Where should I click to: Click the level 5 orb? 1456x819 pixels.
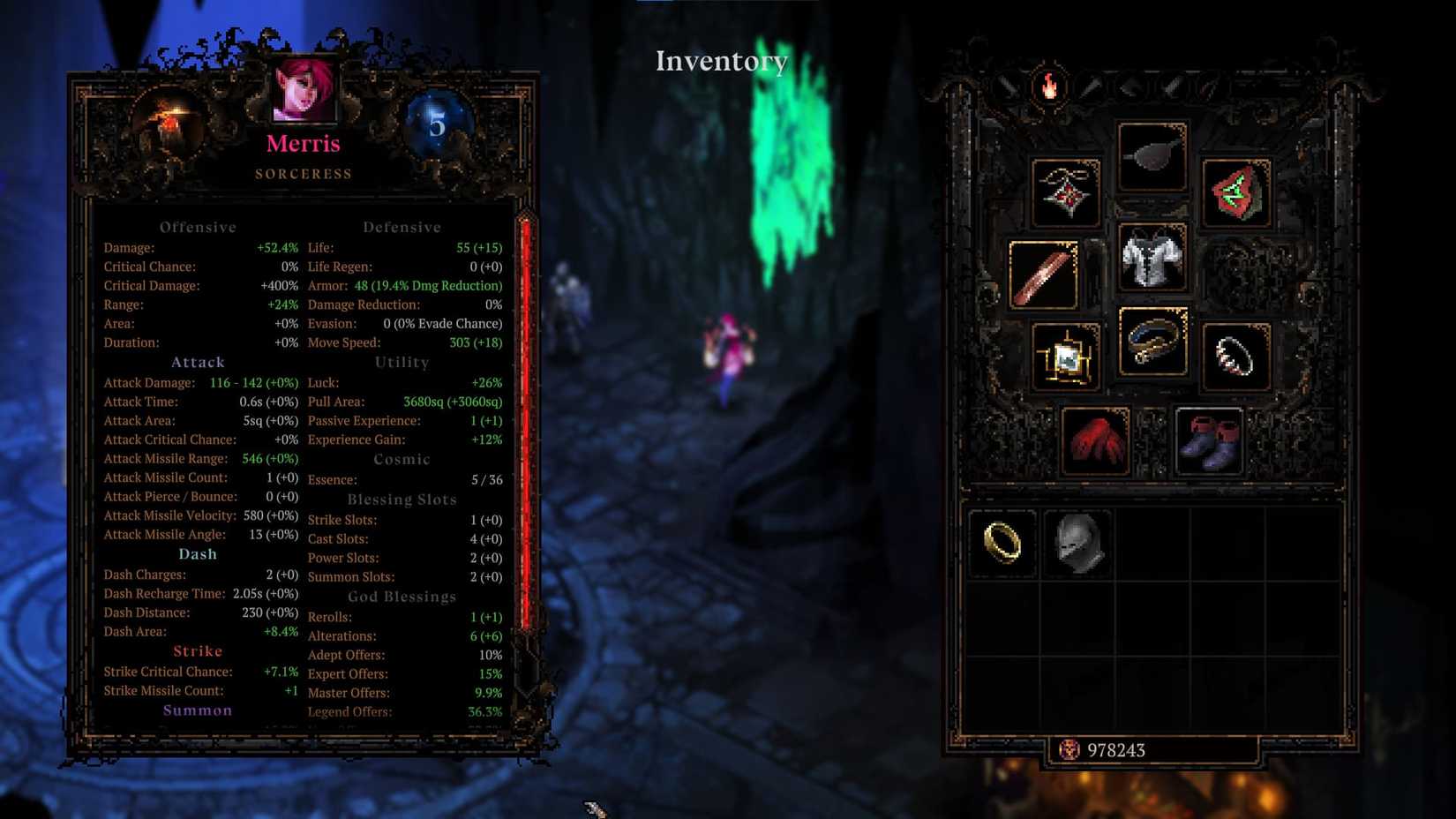pyautogui.click(x=432, y=125)
